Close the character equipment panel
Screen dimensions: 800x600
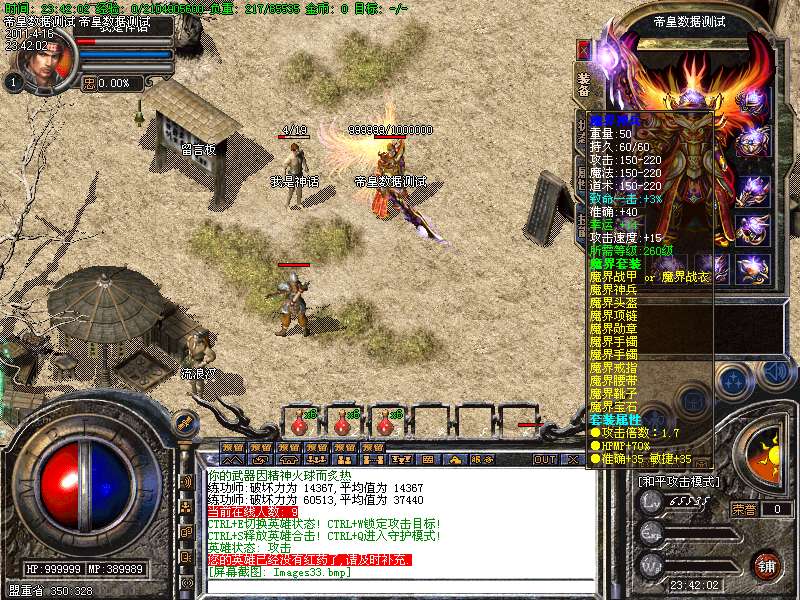[585, 49]
